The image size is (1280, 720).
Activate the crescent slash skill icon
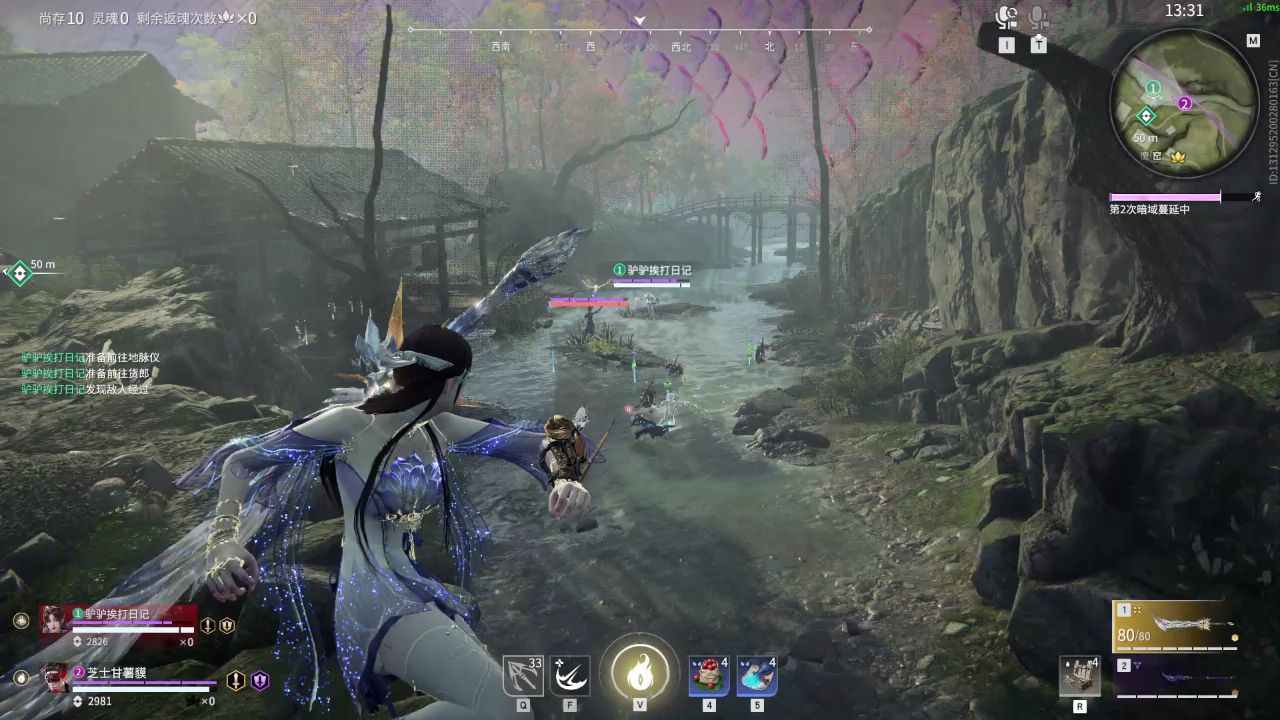(x=570, y=676)
